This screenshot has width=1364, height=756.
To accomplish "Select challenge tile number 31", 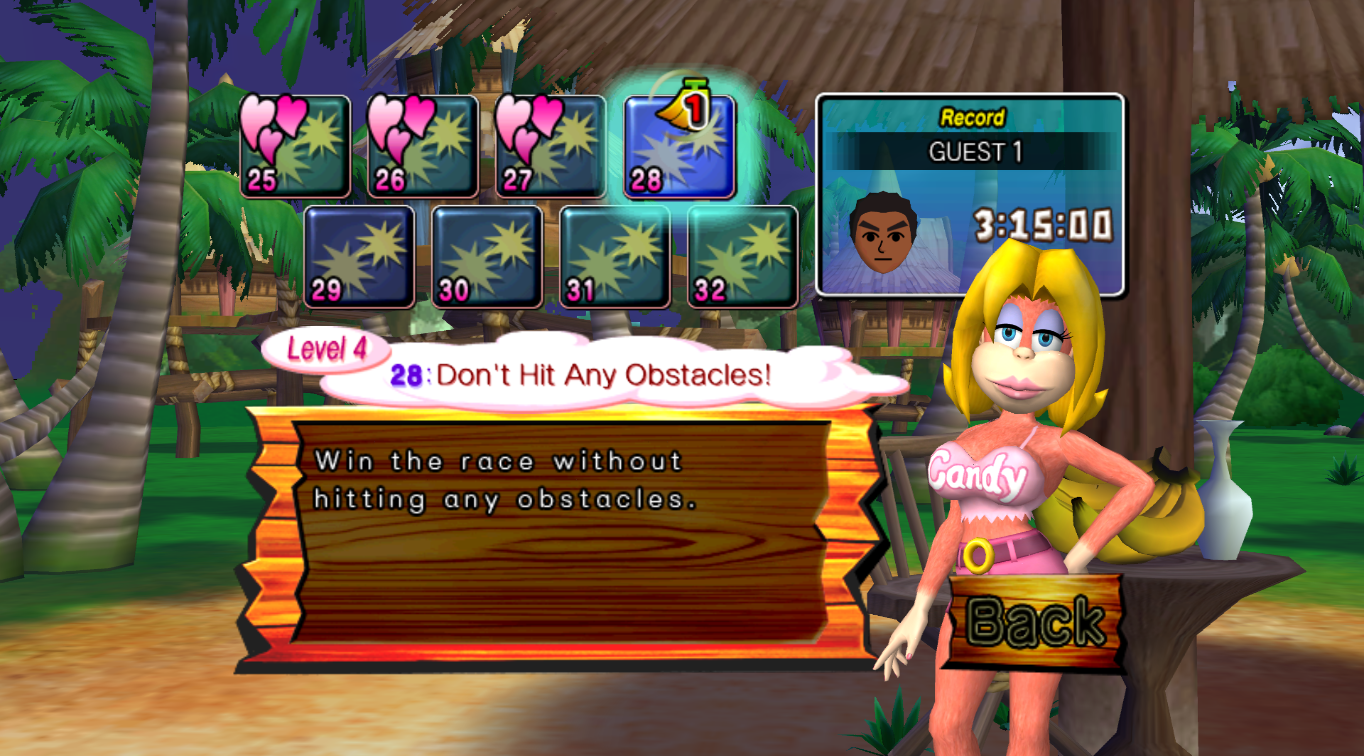I will [615, 257].
